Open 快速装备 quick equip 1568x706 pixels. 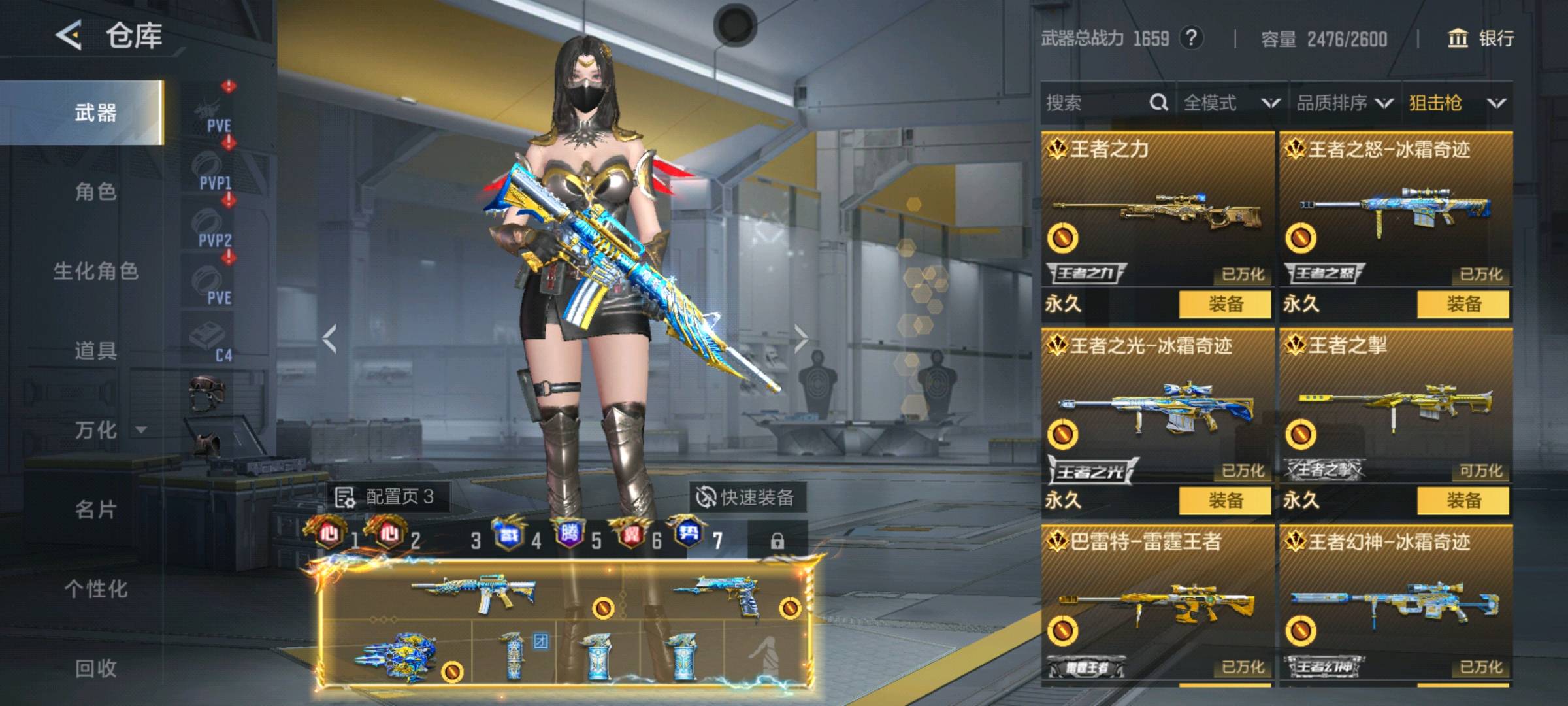click(746, 497)
